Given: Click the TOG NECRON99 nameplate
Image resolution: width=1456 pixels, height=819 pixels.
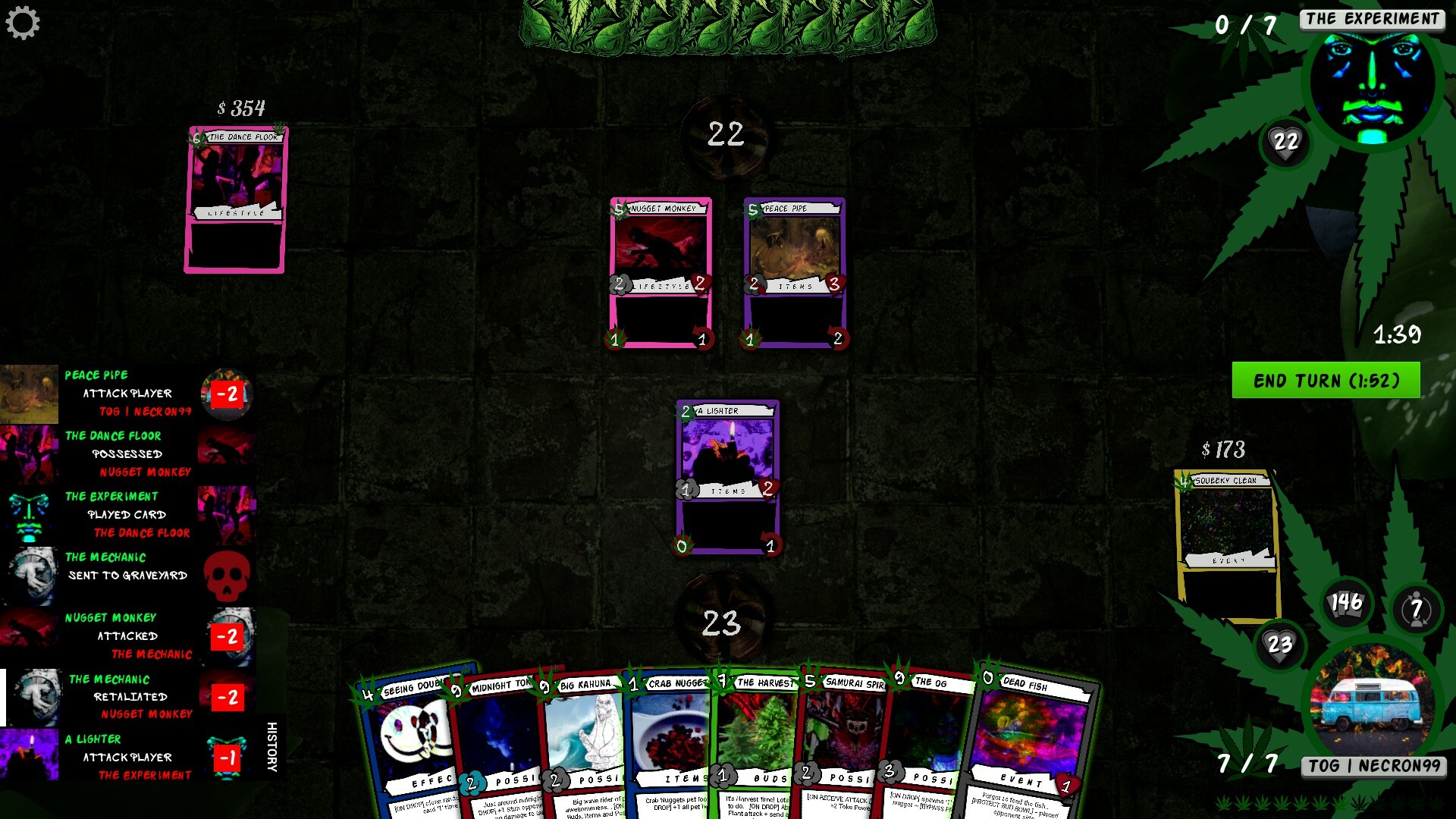Looking at the screenshot, I should [1374, 766].
